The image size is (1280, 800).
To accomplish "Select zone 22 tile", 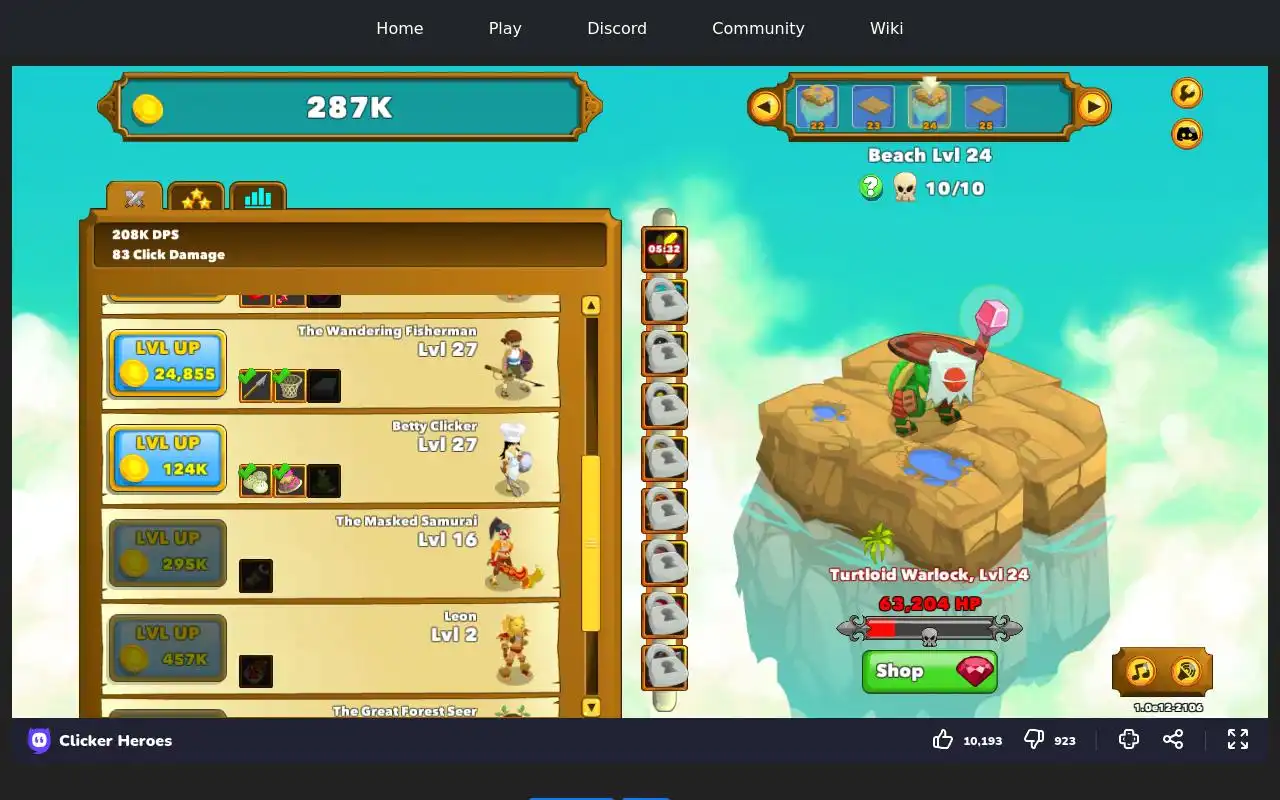I will 817,107.
